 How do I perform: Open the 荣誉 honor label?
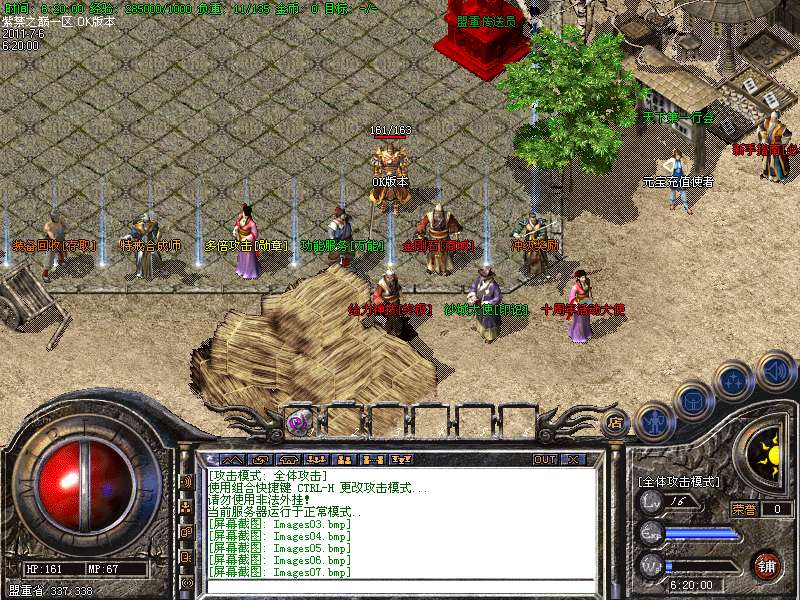744,509
